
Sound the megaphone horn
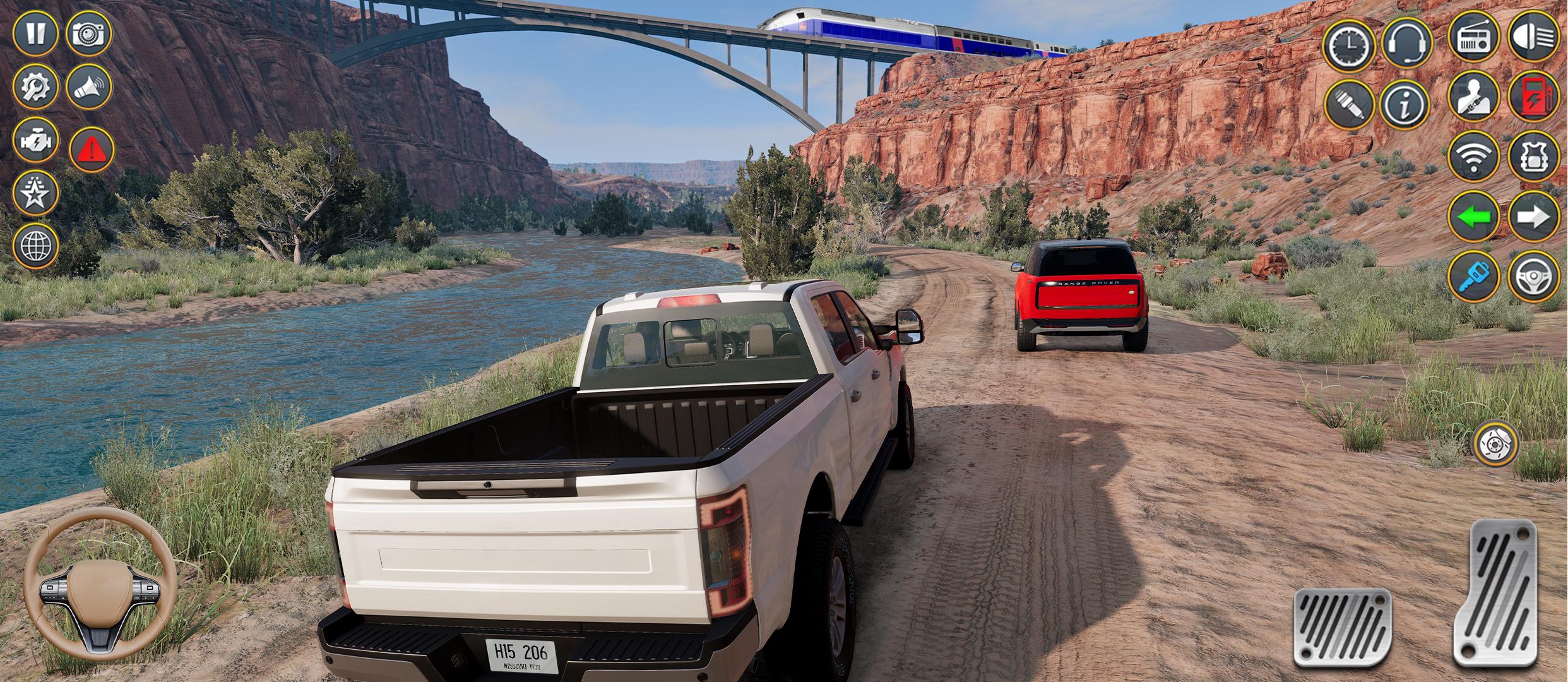(x=88, y=87)
